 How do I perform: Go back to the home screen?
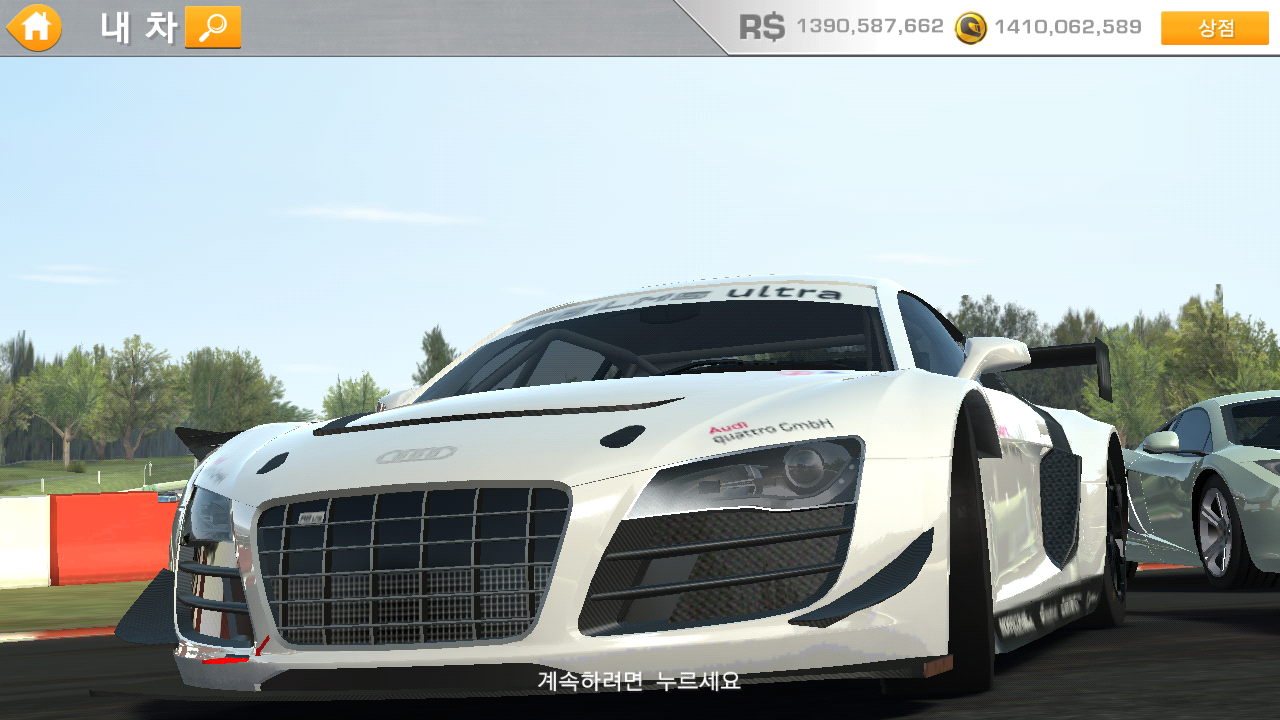[35, 27]
